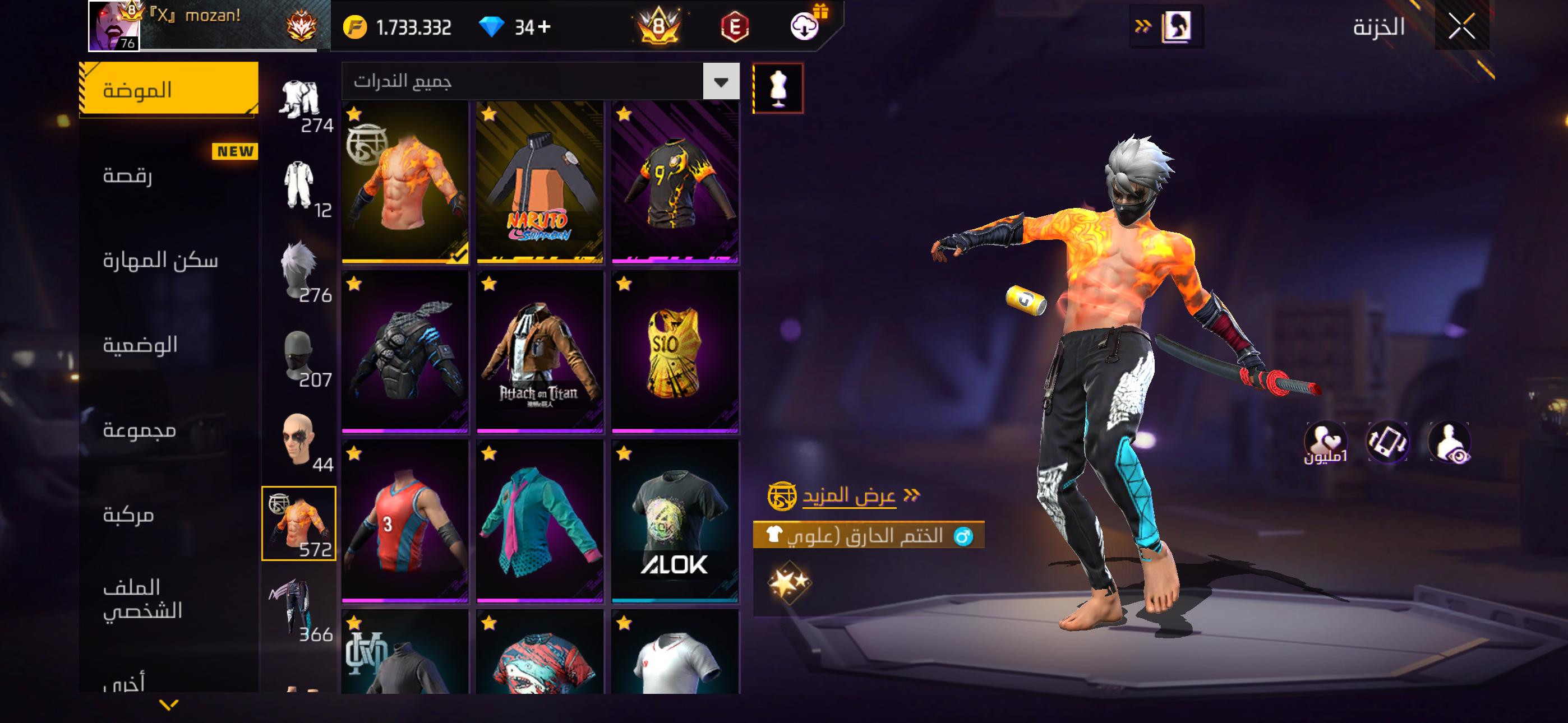Add diamonds with the plus button

544,27
